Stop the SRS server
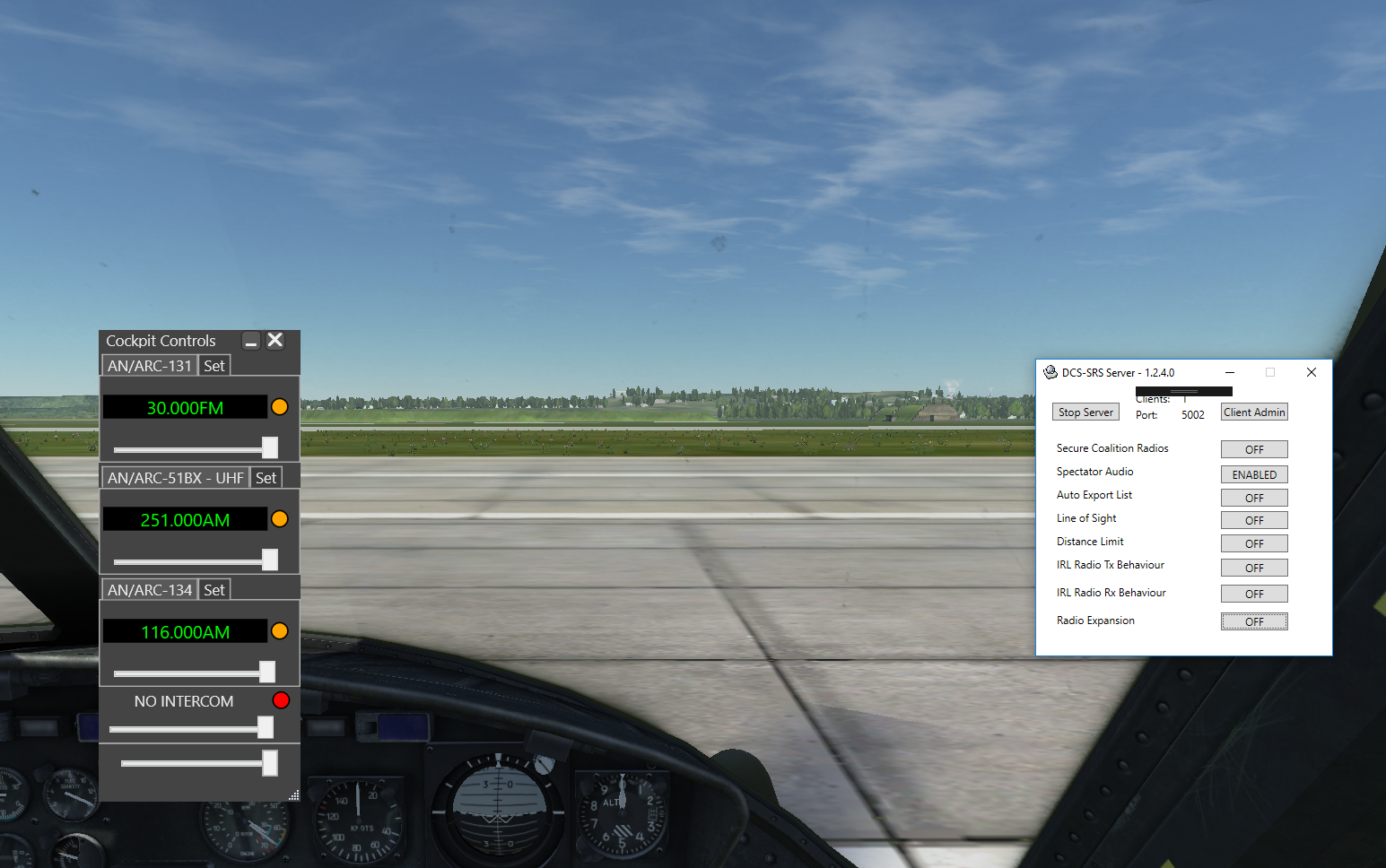The height and width of the screenshot is (868, 1386). pos(1085,412)
